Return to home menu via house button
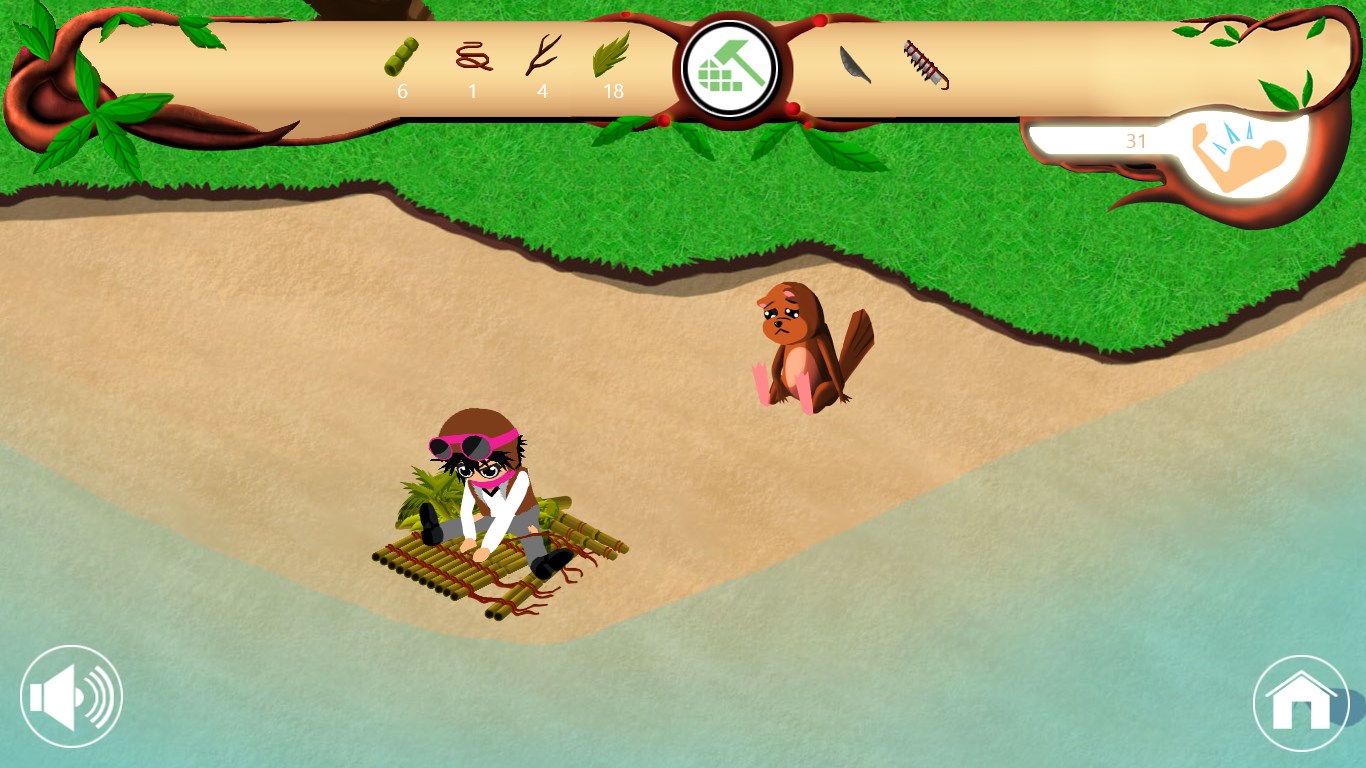 pyautogui.click(x=1301, y=703)
